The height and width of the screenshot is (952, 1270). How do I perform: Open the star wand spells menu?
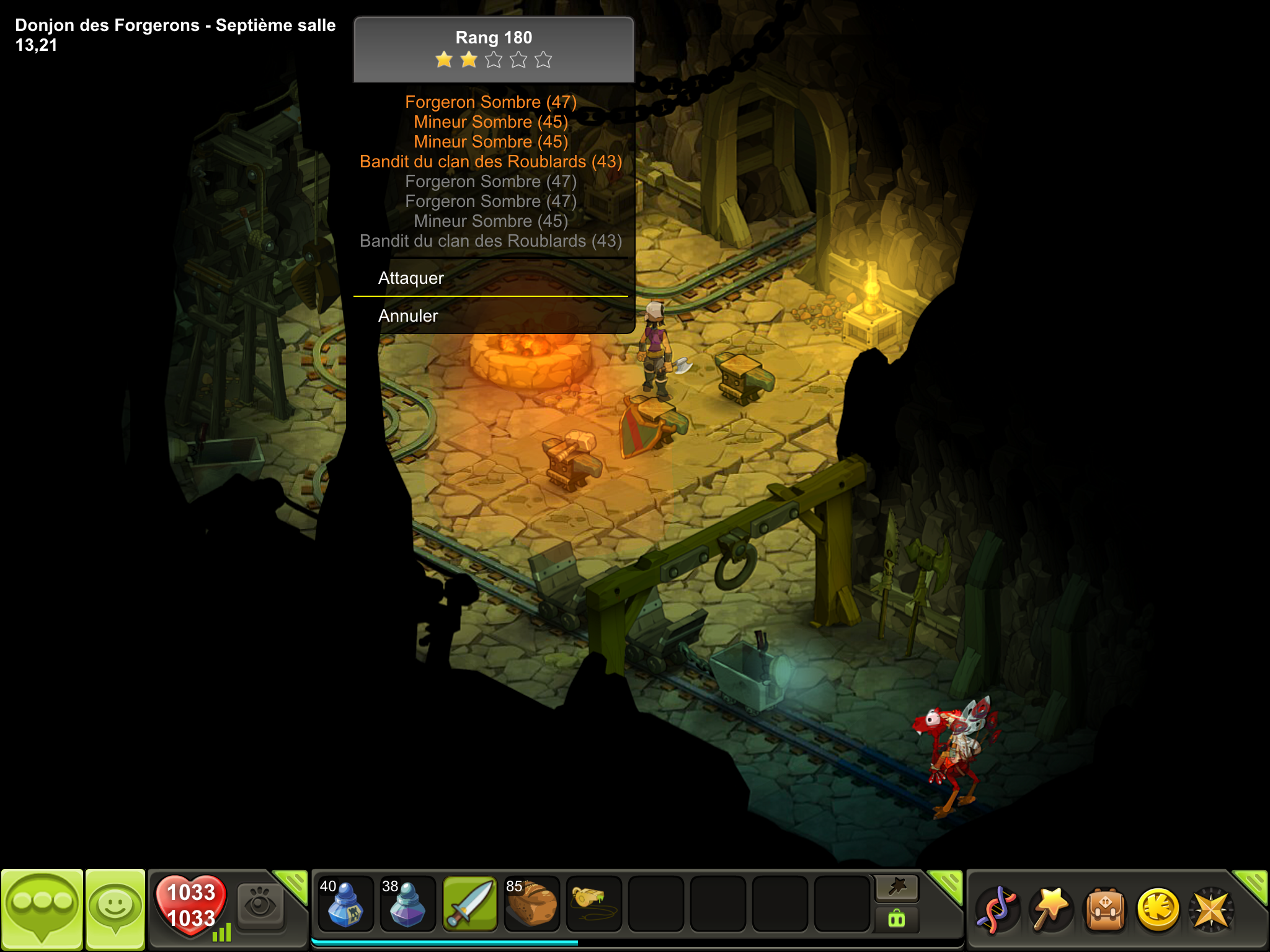point(1051,909)
